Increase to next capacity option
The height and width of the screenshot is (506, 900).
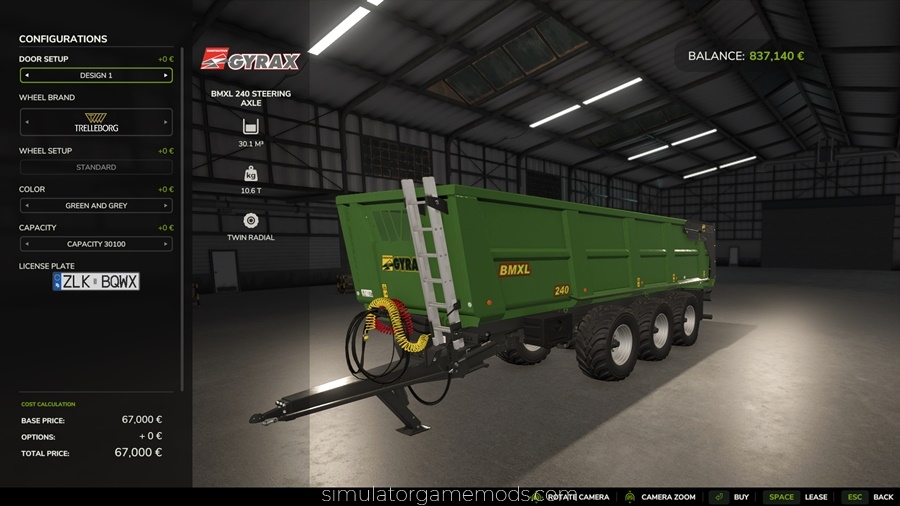(166, 243)
